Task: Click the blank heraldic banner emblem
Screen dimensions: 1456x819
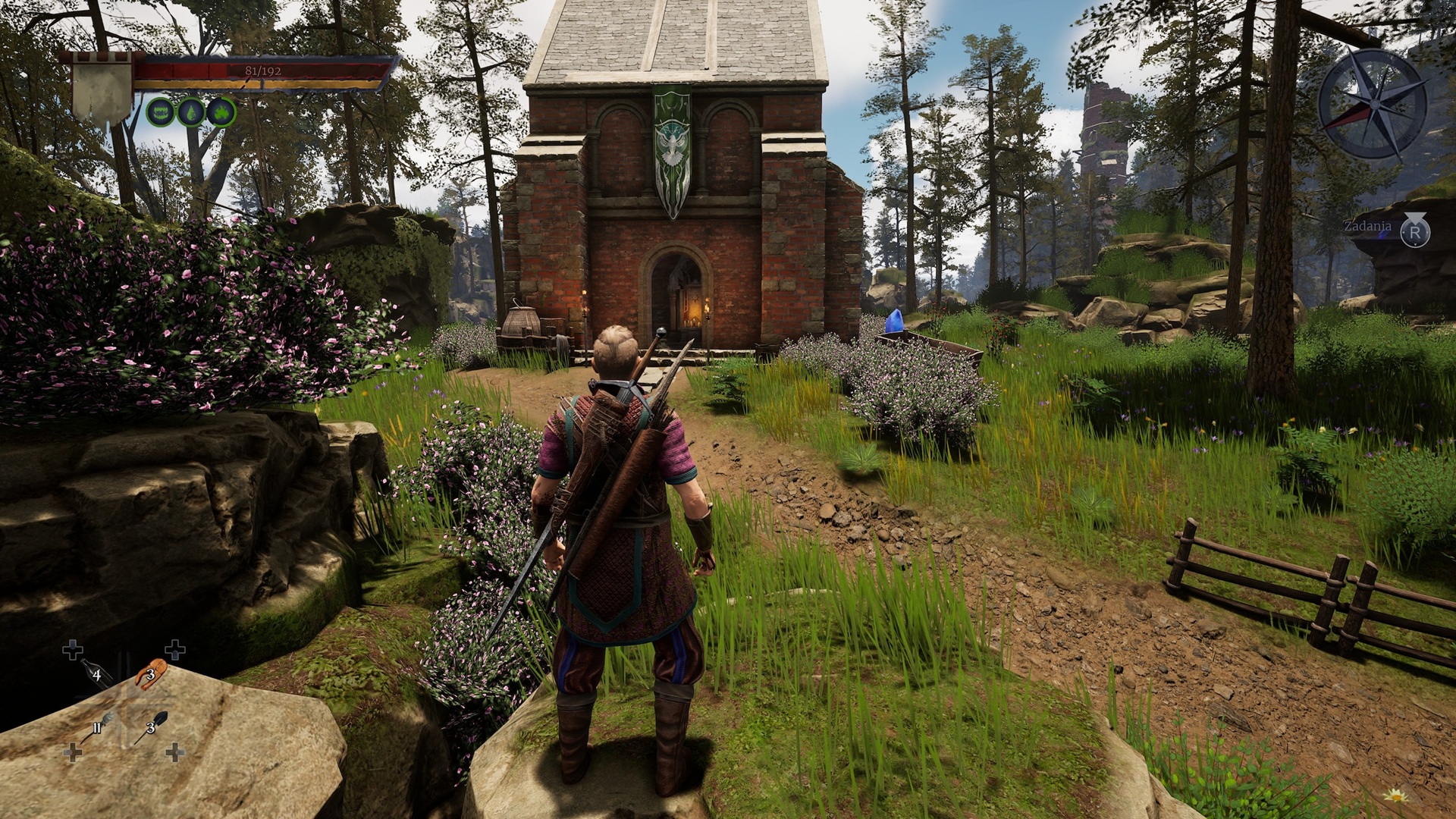Action: 102,89
